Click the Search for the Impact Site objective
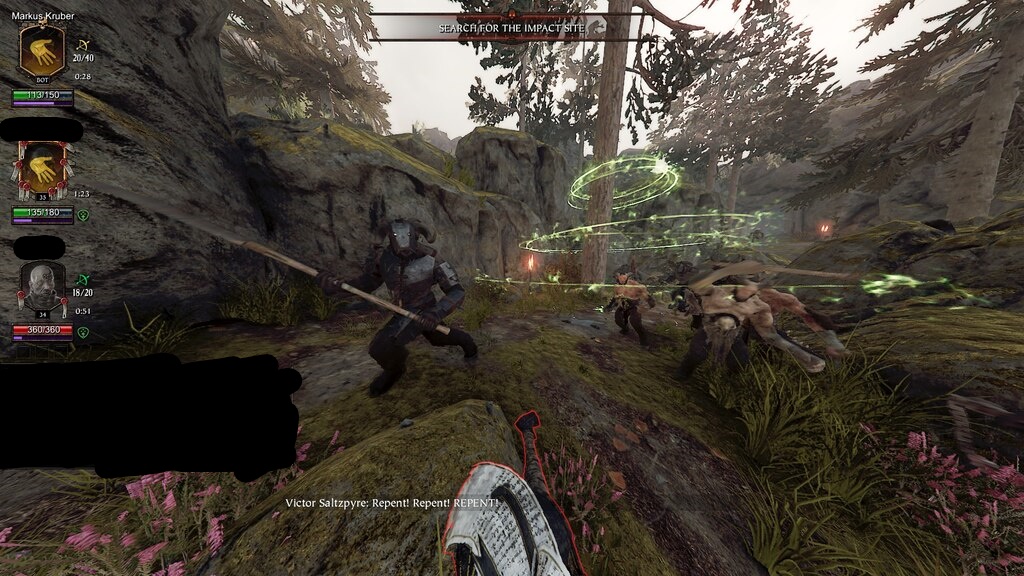The height and width of the screenshot is (576, 1024). coord(511,28)
